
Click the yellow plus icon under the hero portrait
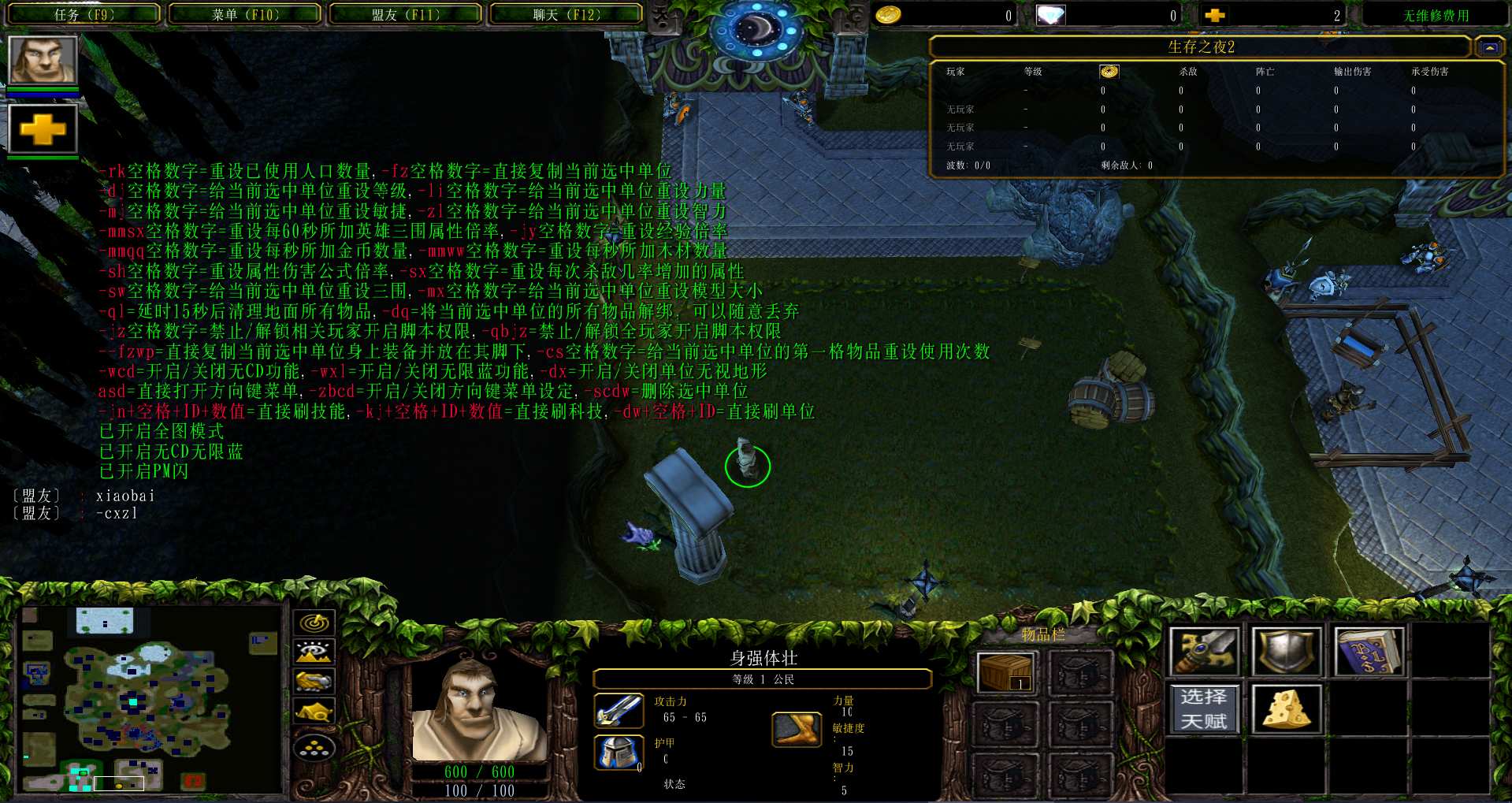tap(43, 129)
